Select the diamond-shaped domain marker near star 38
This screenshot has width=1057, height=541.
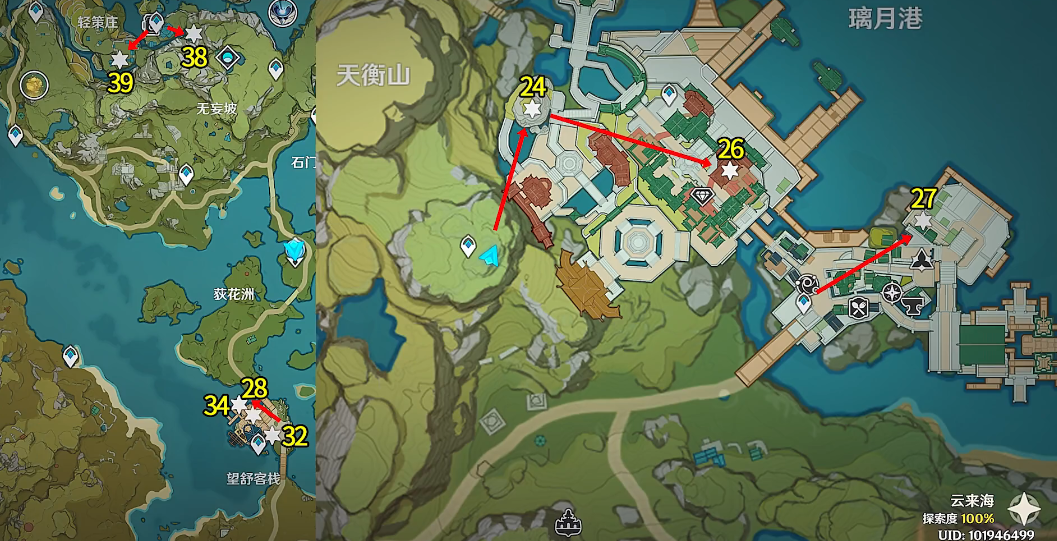coord(228,57)
